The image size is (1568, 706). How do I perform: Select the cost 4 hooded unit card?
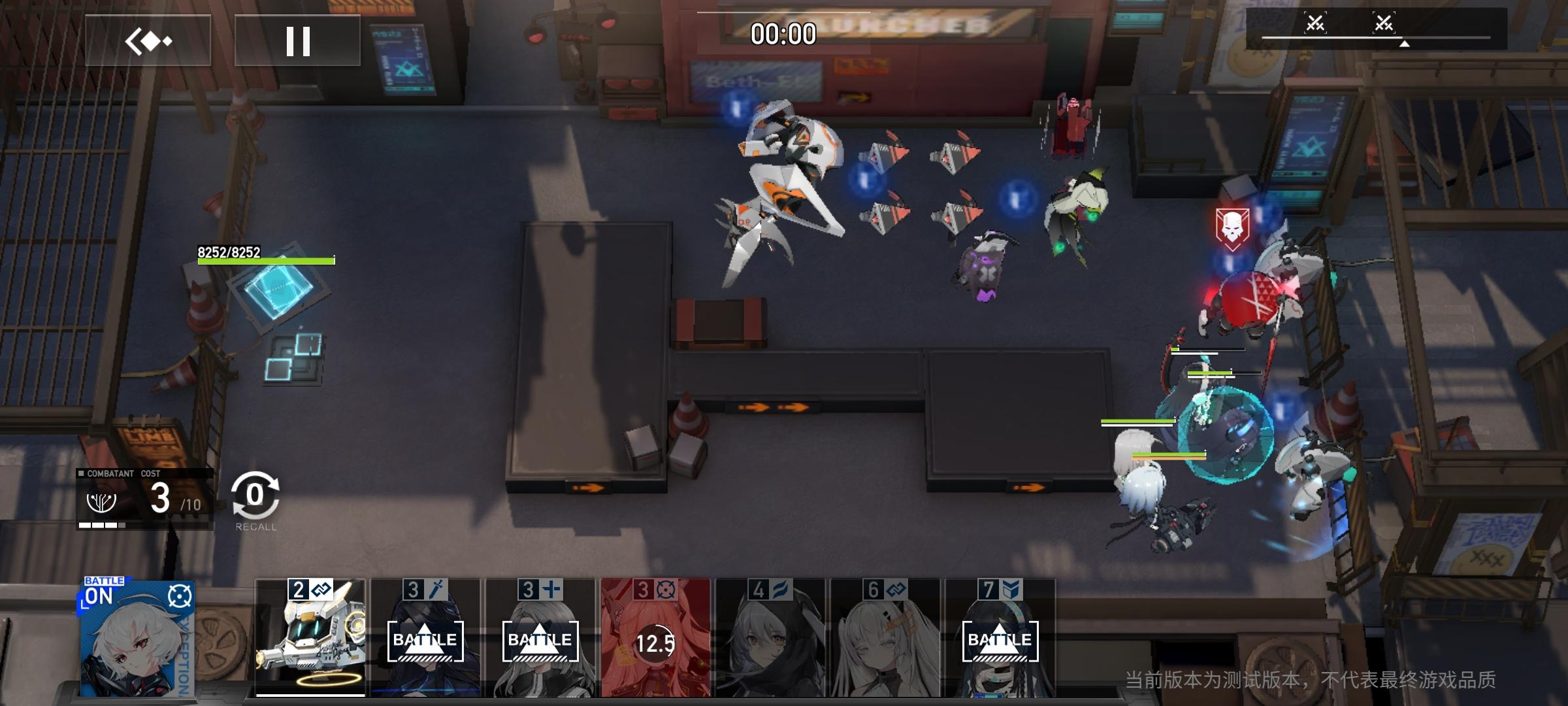(770, 637)
